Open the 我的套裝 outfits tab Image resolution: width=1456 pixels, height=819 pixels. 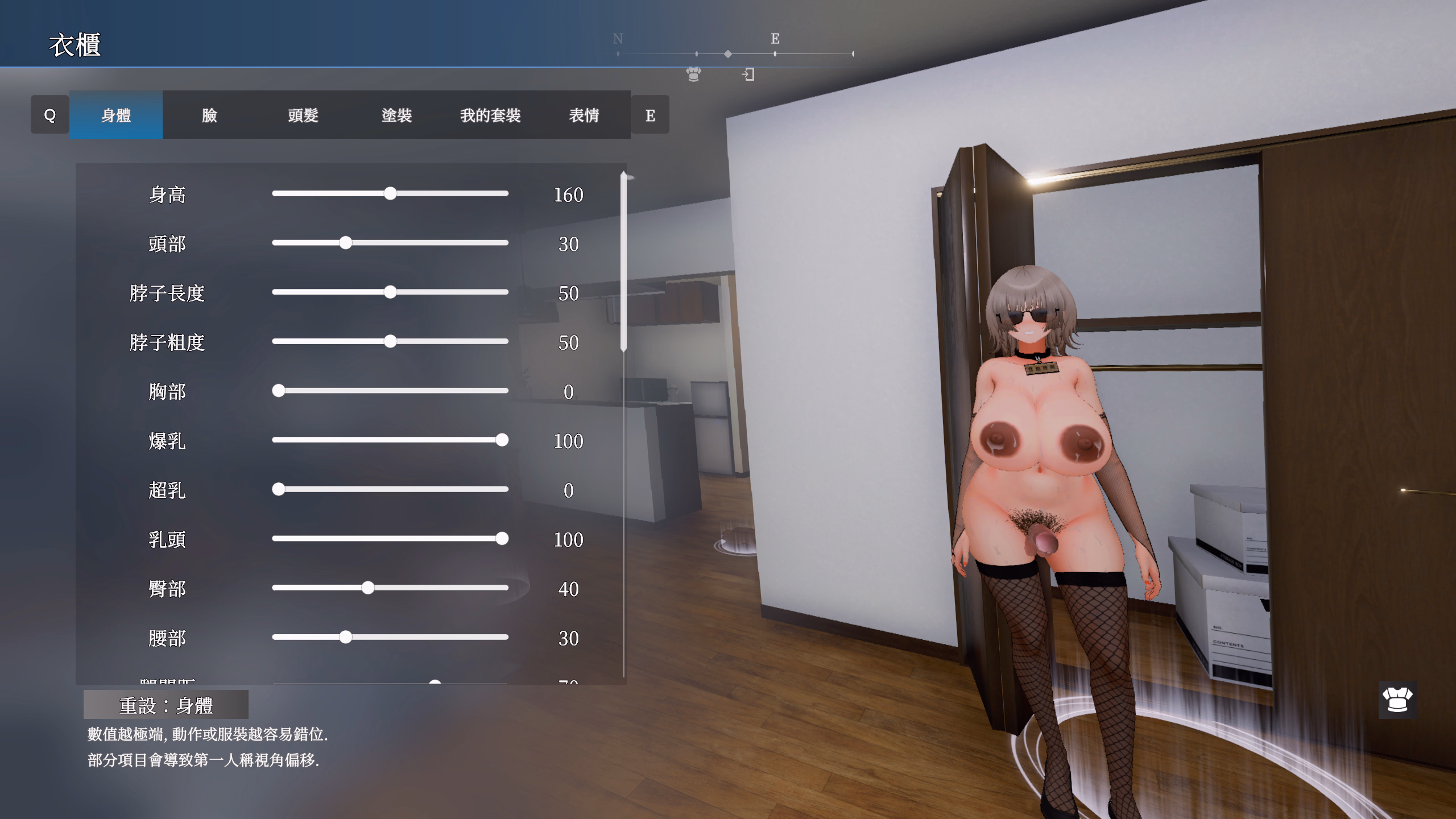tap(490, 115)
